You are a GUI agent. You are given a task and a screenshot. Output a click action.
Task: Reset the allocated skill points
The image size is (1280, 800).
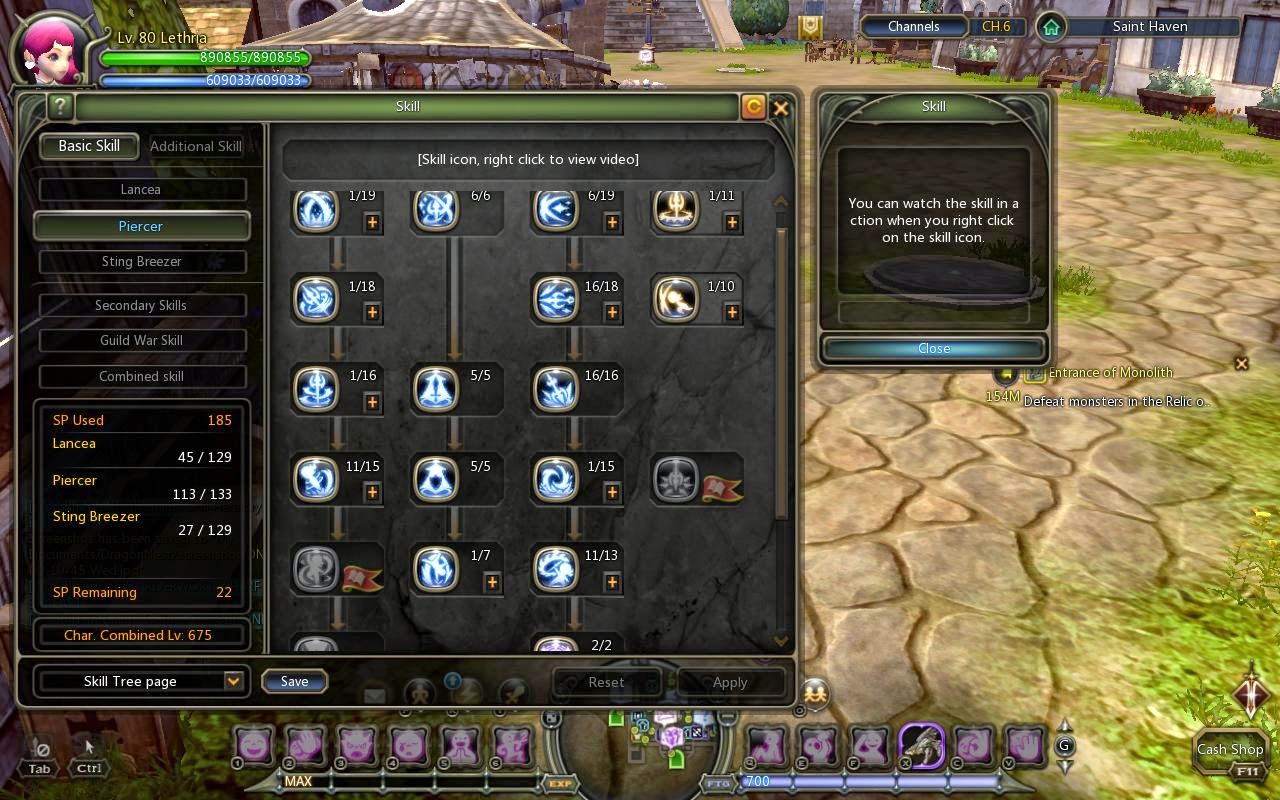click(606, 682)
